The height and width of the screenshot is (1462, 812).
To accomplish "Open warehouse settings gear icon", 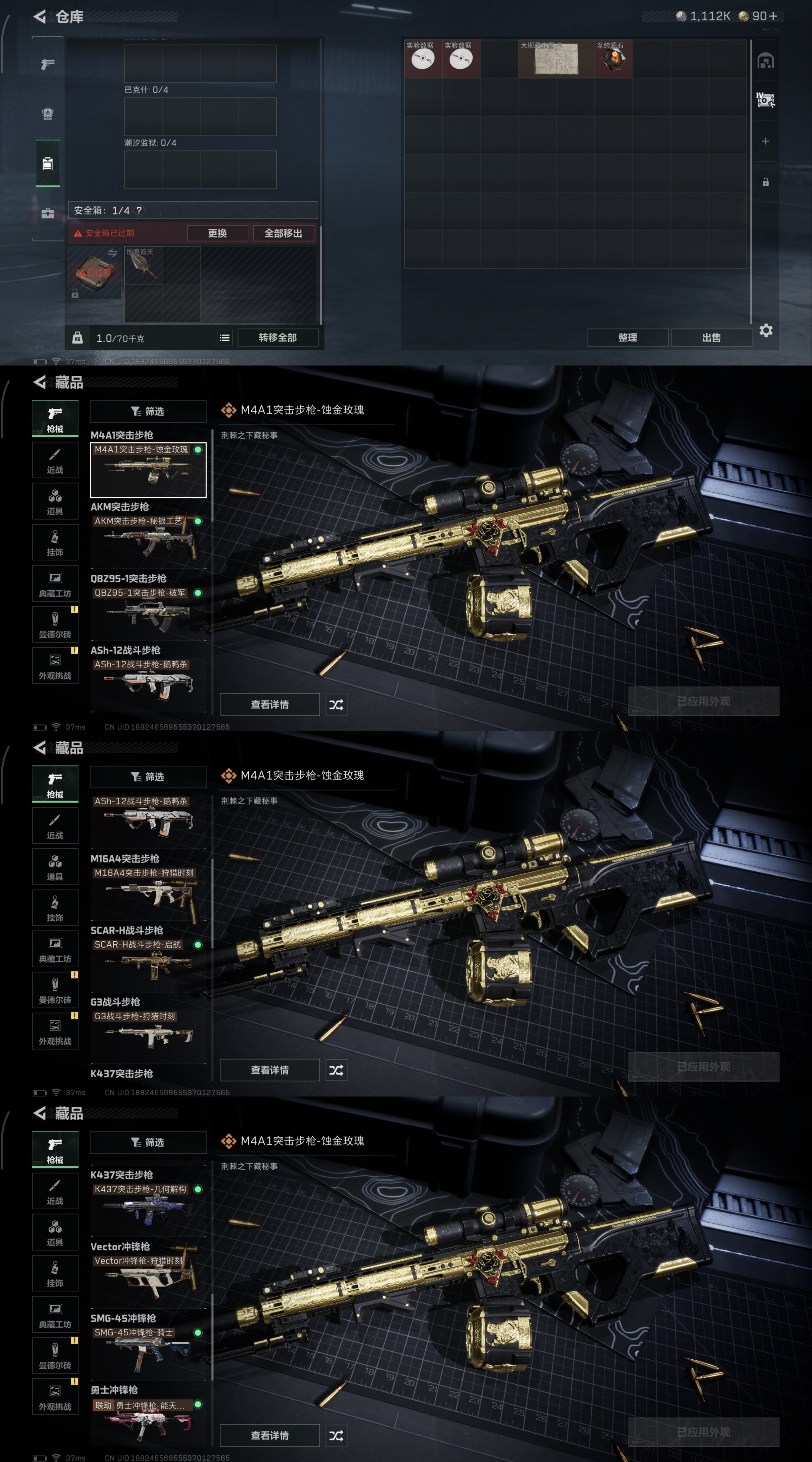I will 765,330.
